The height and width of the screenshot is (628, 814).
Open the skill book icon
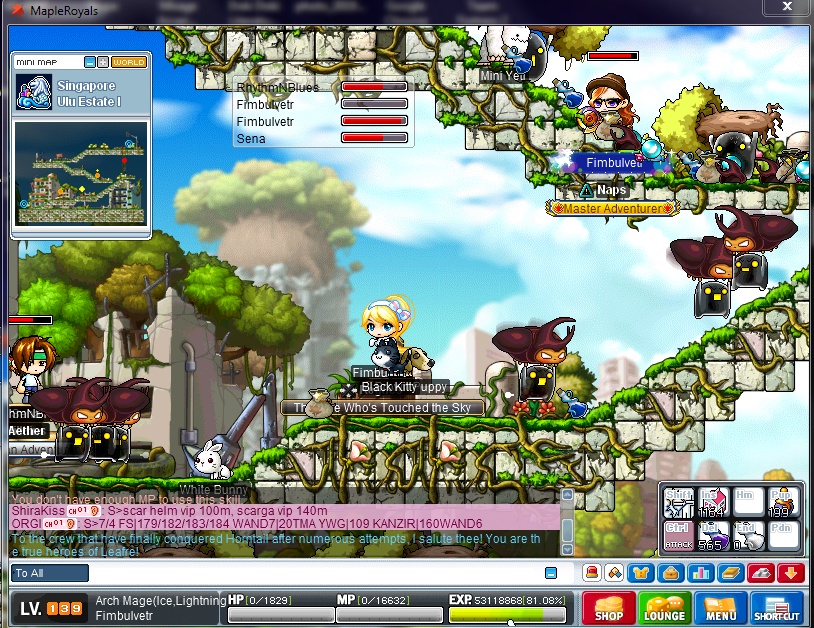click(x=730, y=573)
